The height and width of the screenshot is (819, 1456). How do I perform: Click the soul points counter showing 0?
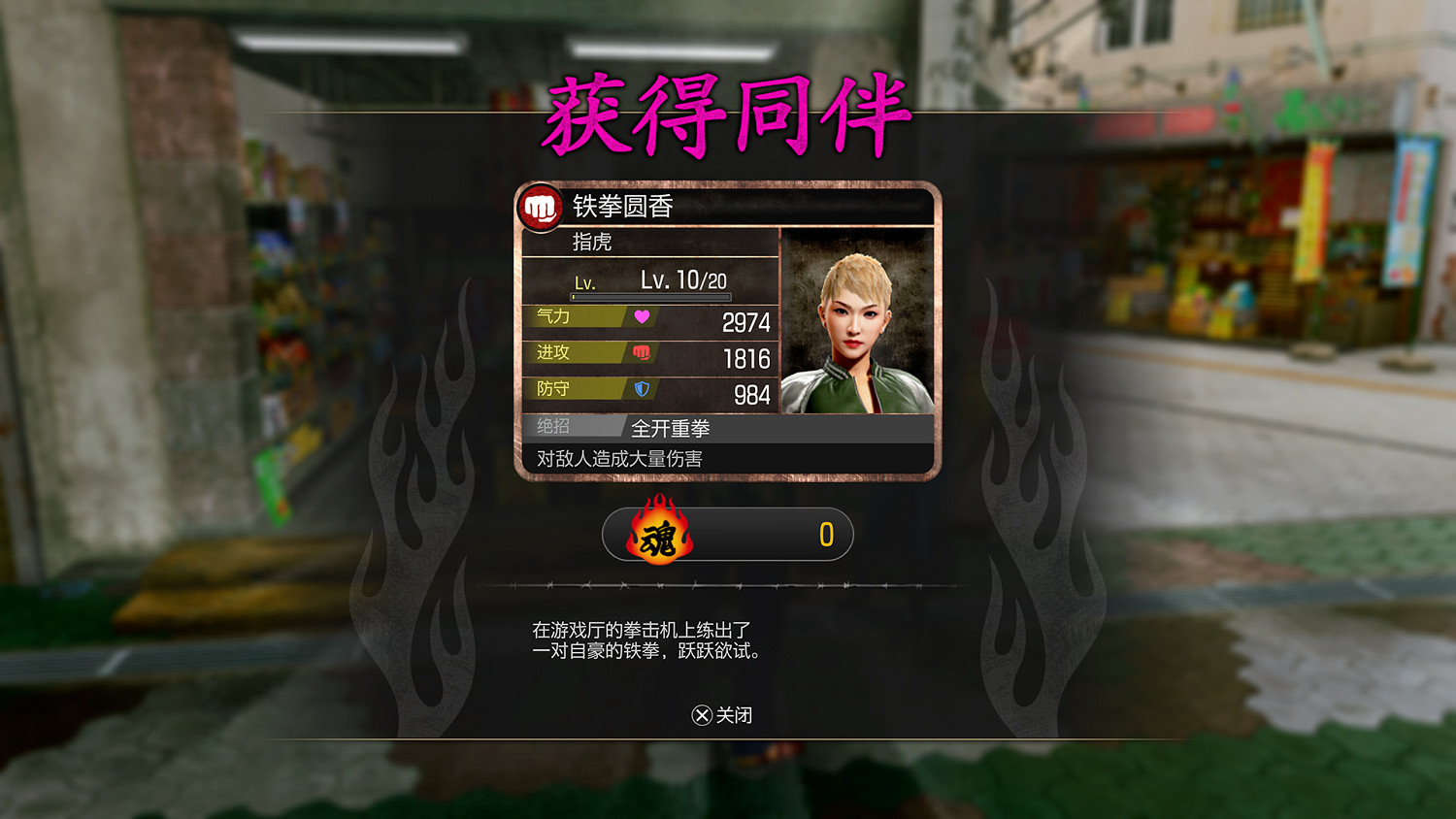click(827, 535)
